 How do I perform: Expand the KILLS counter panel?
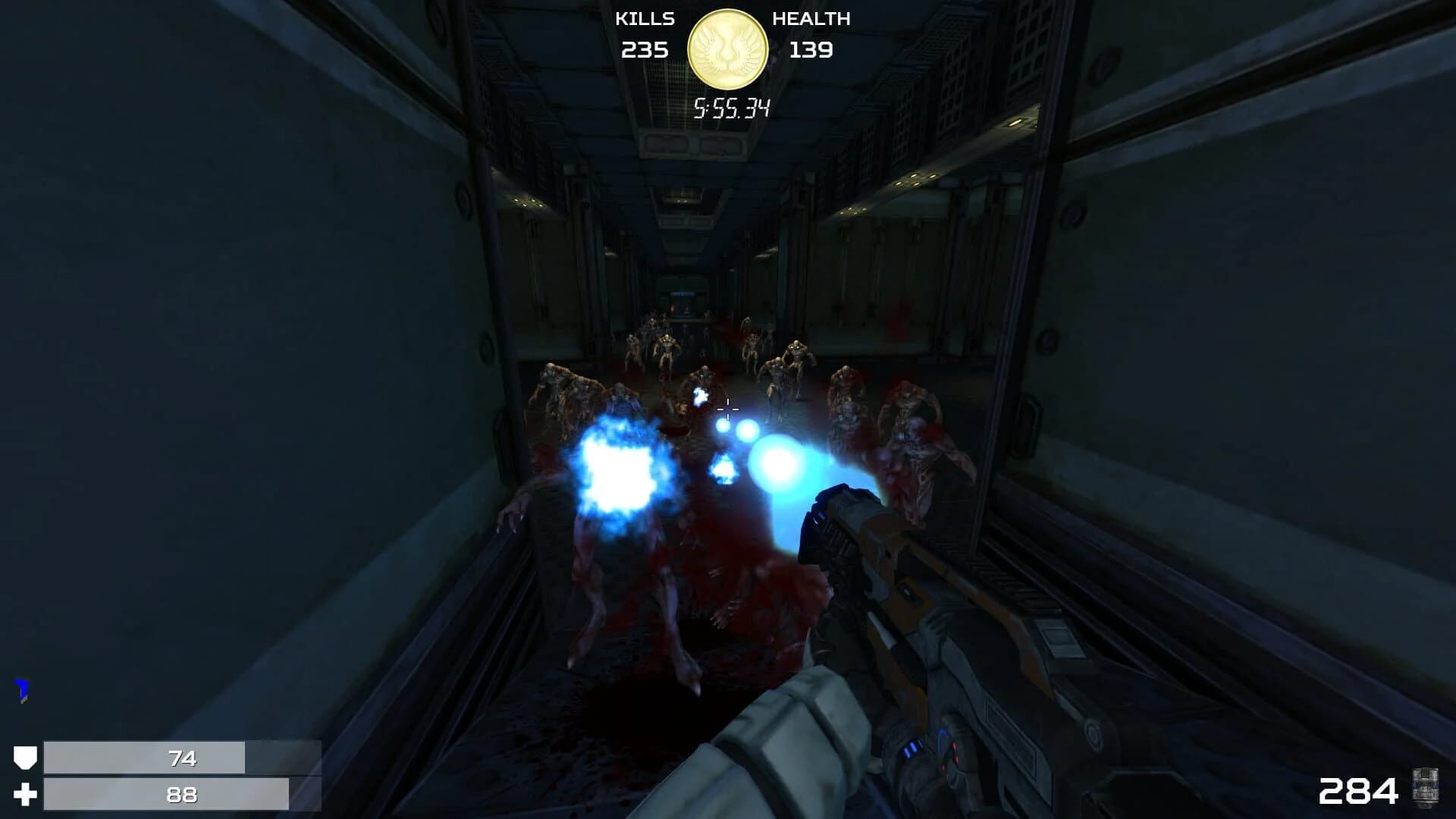point(644,34)
